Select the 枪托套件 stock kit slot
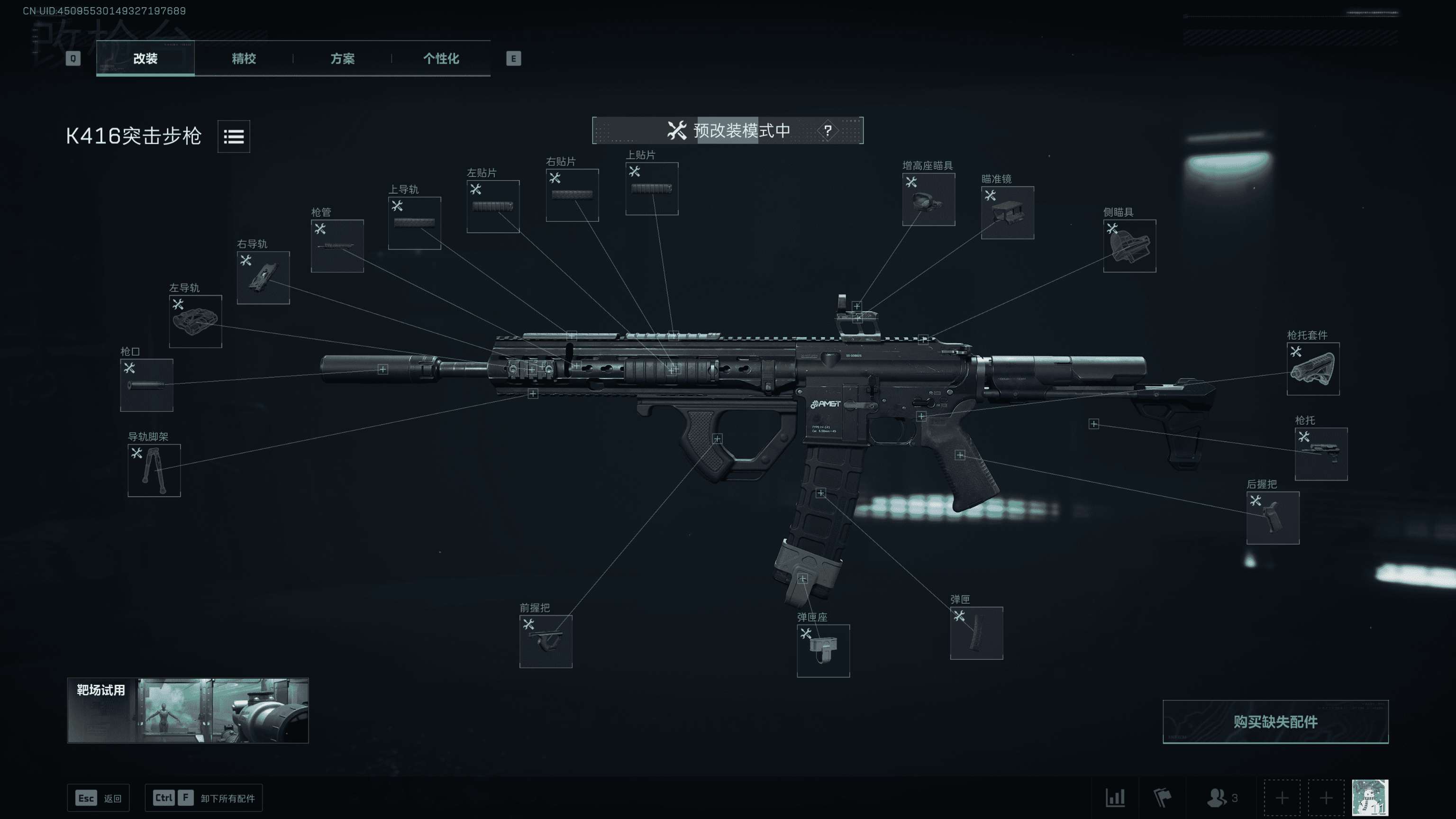The width and height of the screenshot is (1456, 819). [x=1312, y=369]
